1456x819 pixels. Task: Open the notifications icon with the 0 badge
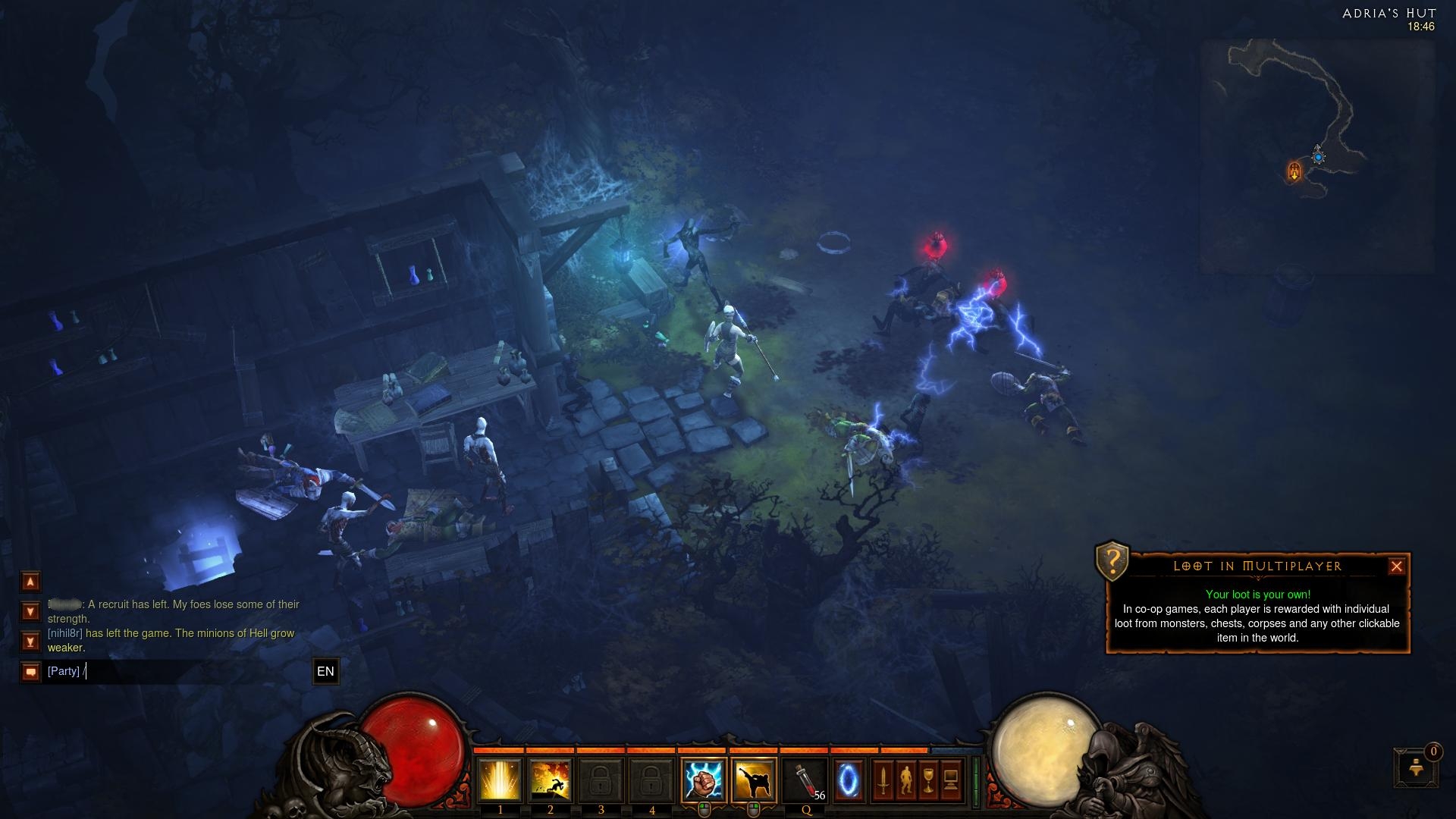pos(1416,767)
